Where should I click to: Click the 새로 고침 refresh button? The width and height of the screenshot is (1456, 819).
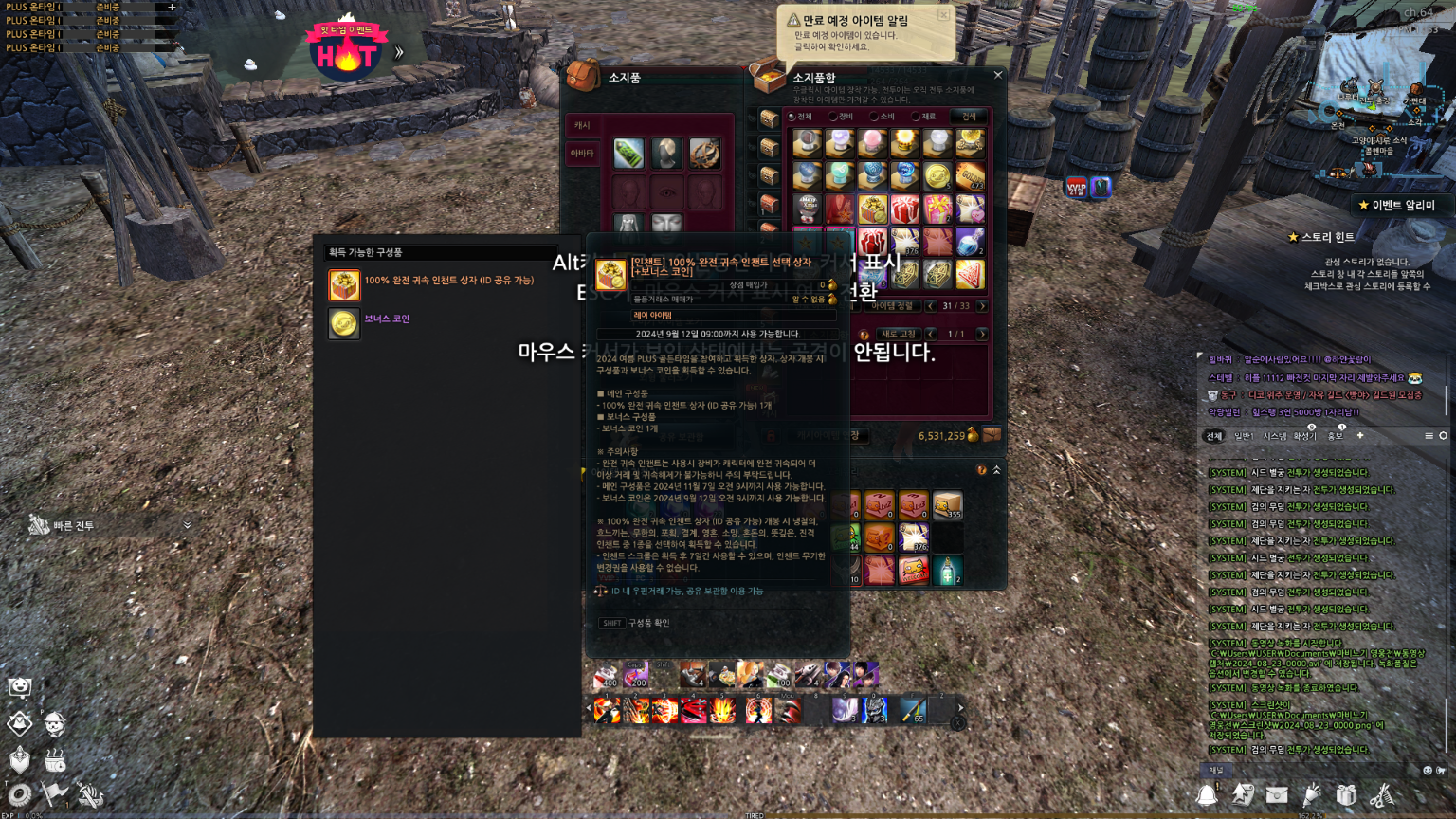898,335
